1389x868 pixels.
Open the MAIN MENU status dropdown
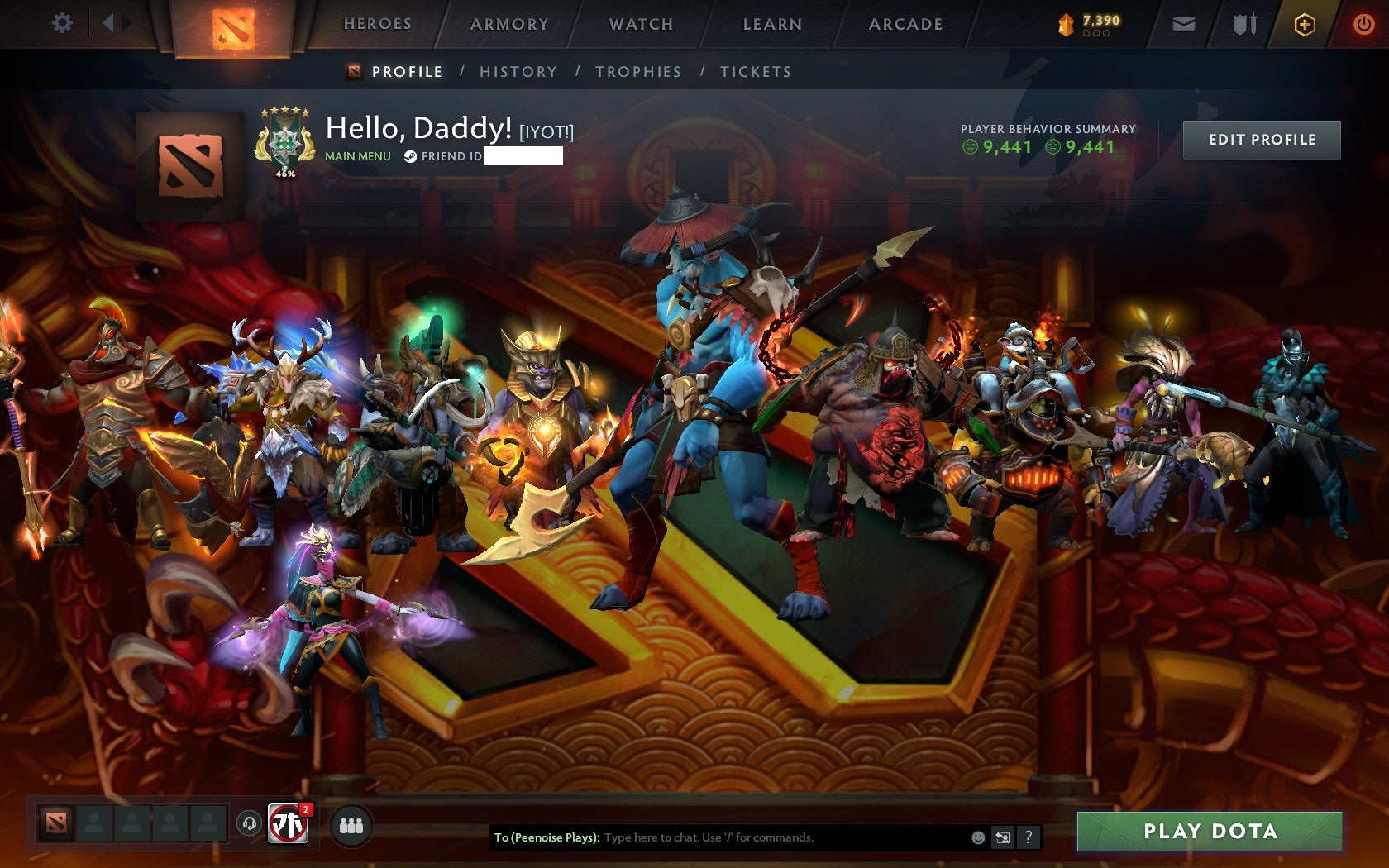pos(357,155)
